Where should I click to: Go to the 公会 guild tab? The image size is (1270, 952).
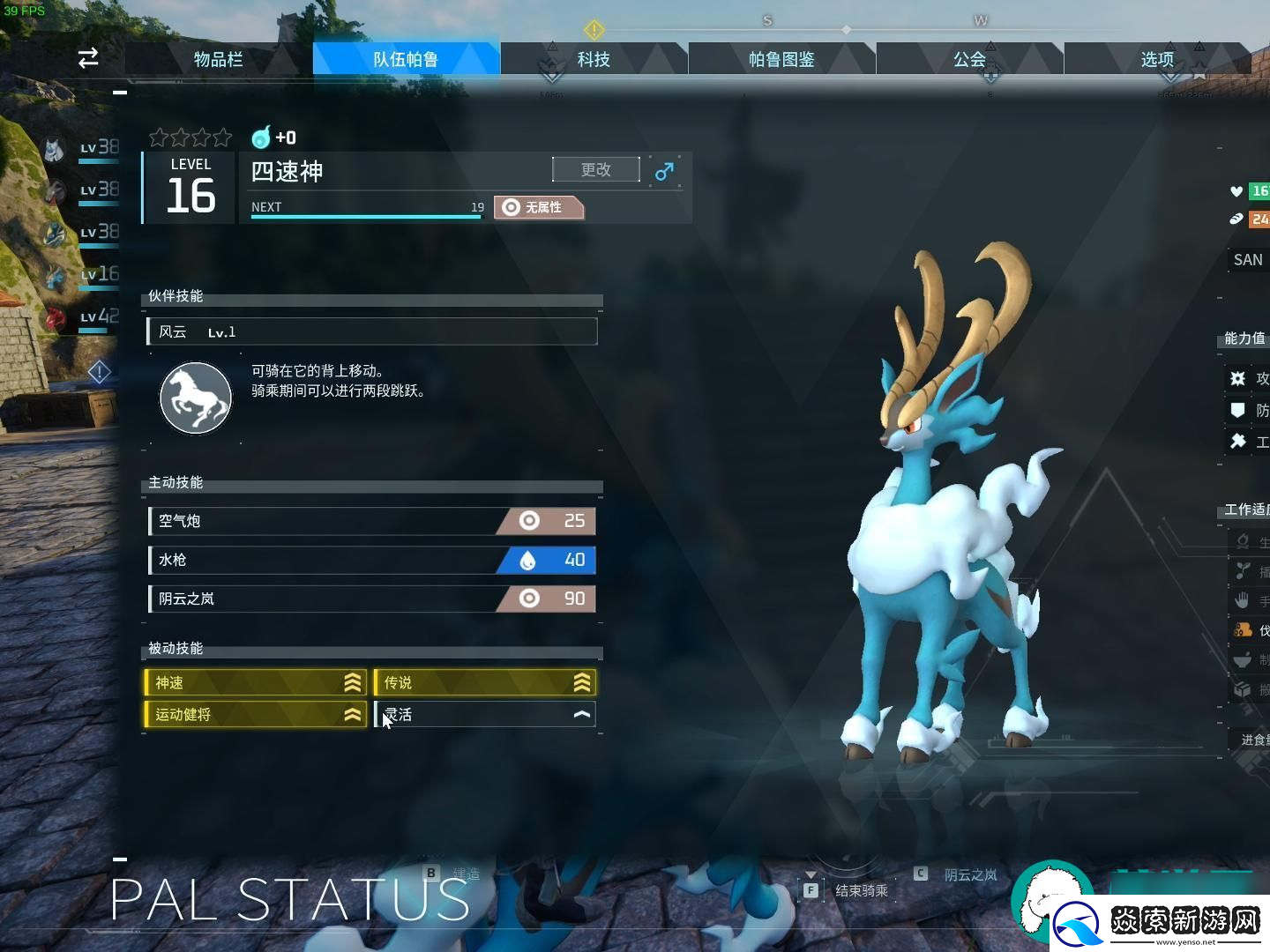point(969,59)
